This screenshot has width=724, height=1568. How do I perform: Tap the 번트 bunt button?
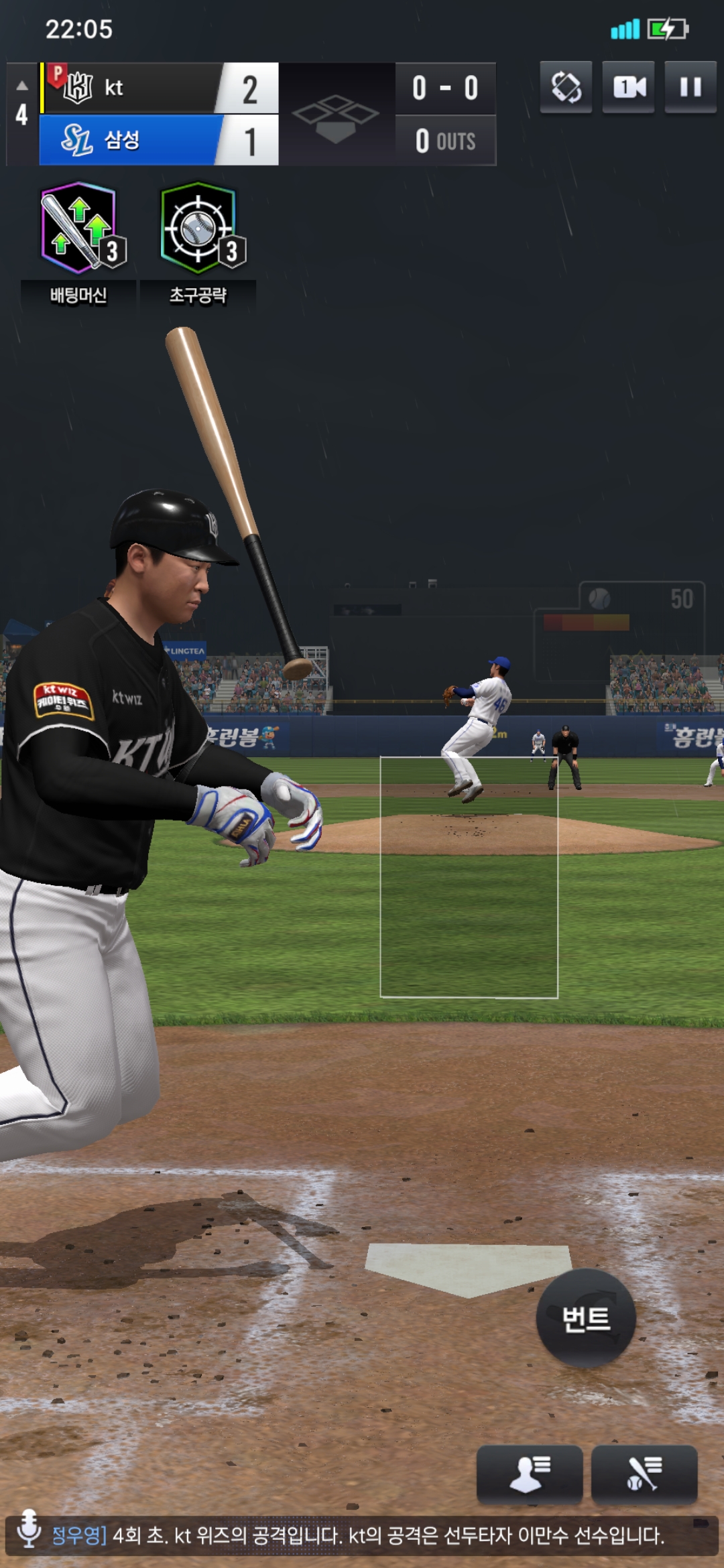(586, 1319)
